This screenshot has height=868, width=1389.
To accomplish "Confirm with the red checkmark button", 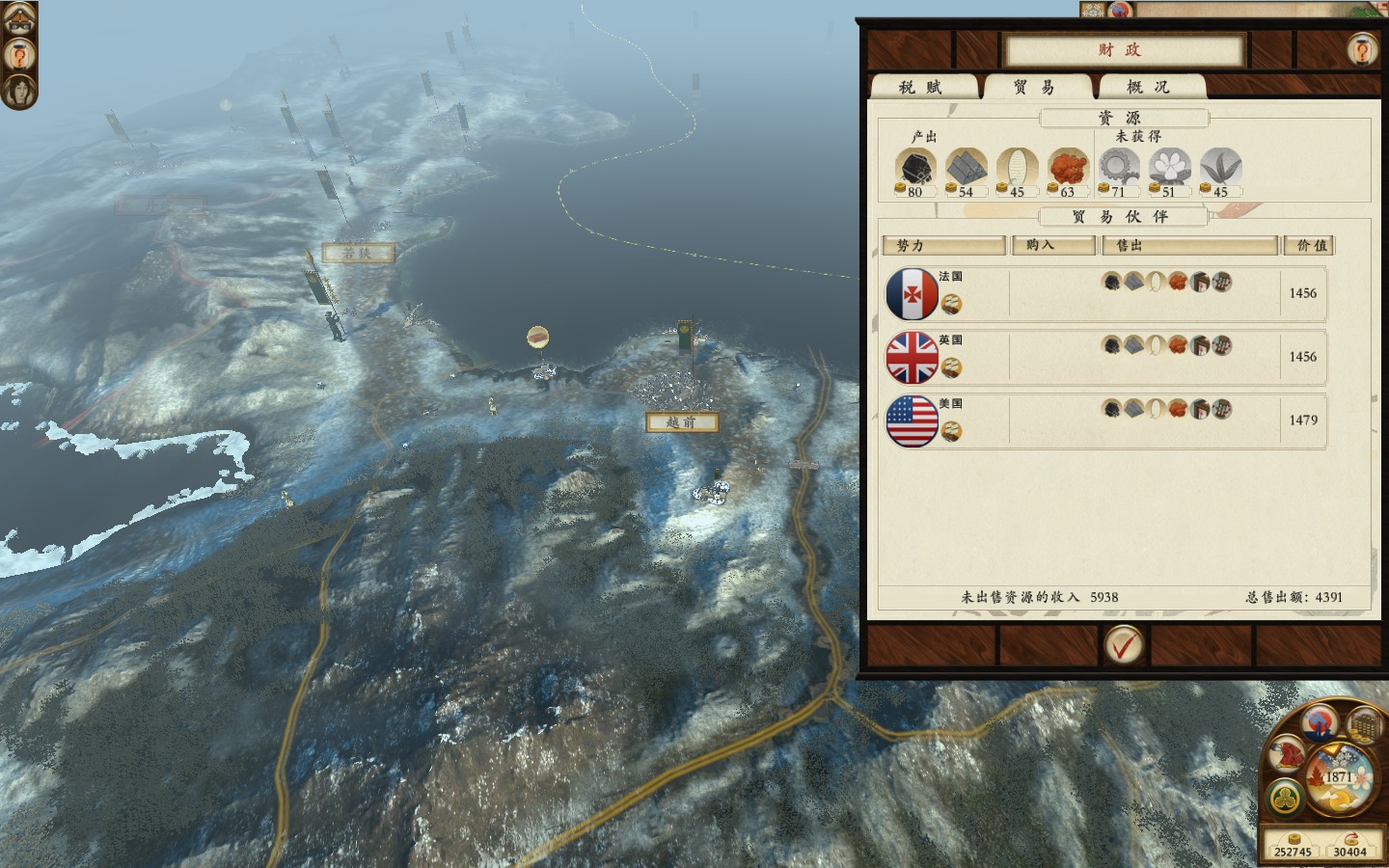I will pyautogui.click(x=1123, y=645).
